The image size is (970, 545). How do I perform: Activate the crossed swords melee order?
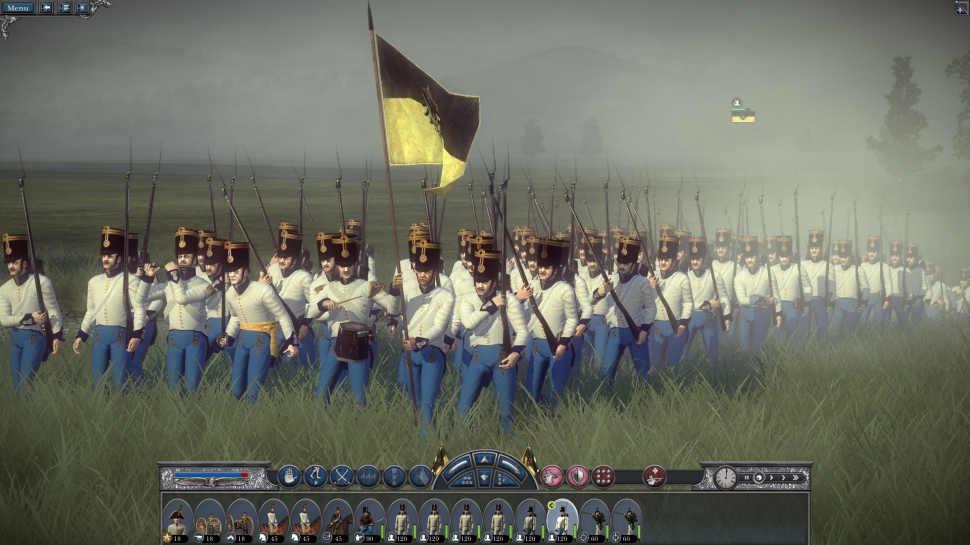pyautogui.click(x=342, y=477)
